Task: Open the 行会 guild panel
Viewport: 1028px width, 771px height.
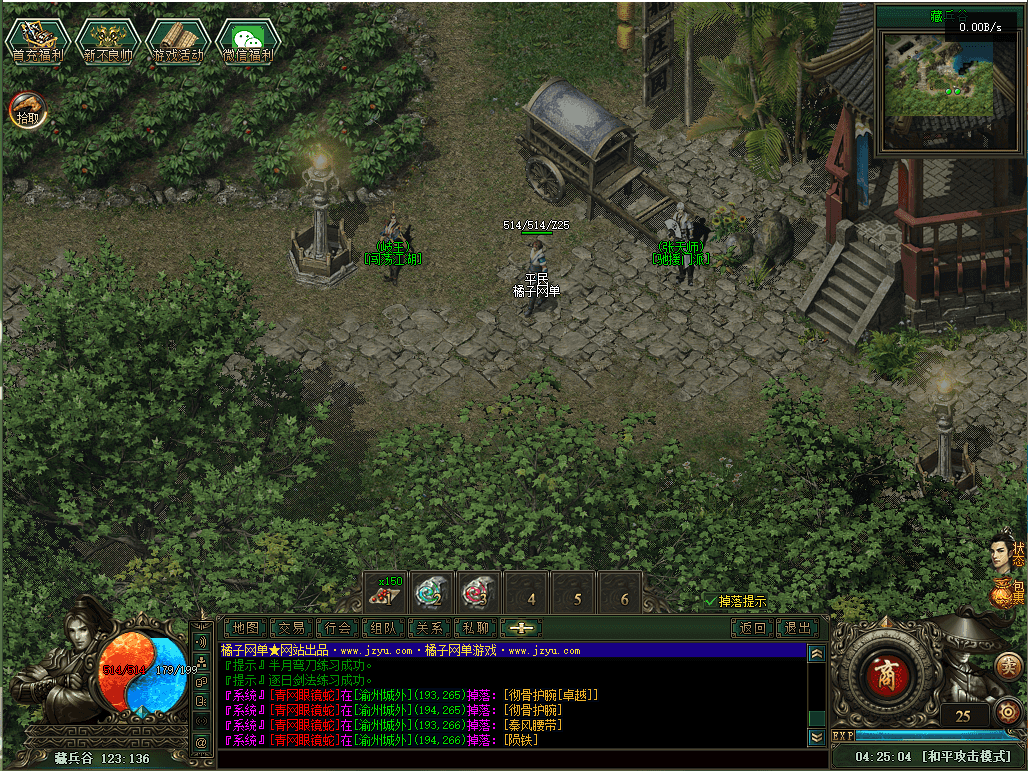Action: click(x=338, y=628)
